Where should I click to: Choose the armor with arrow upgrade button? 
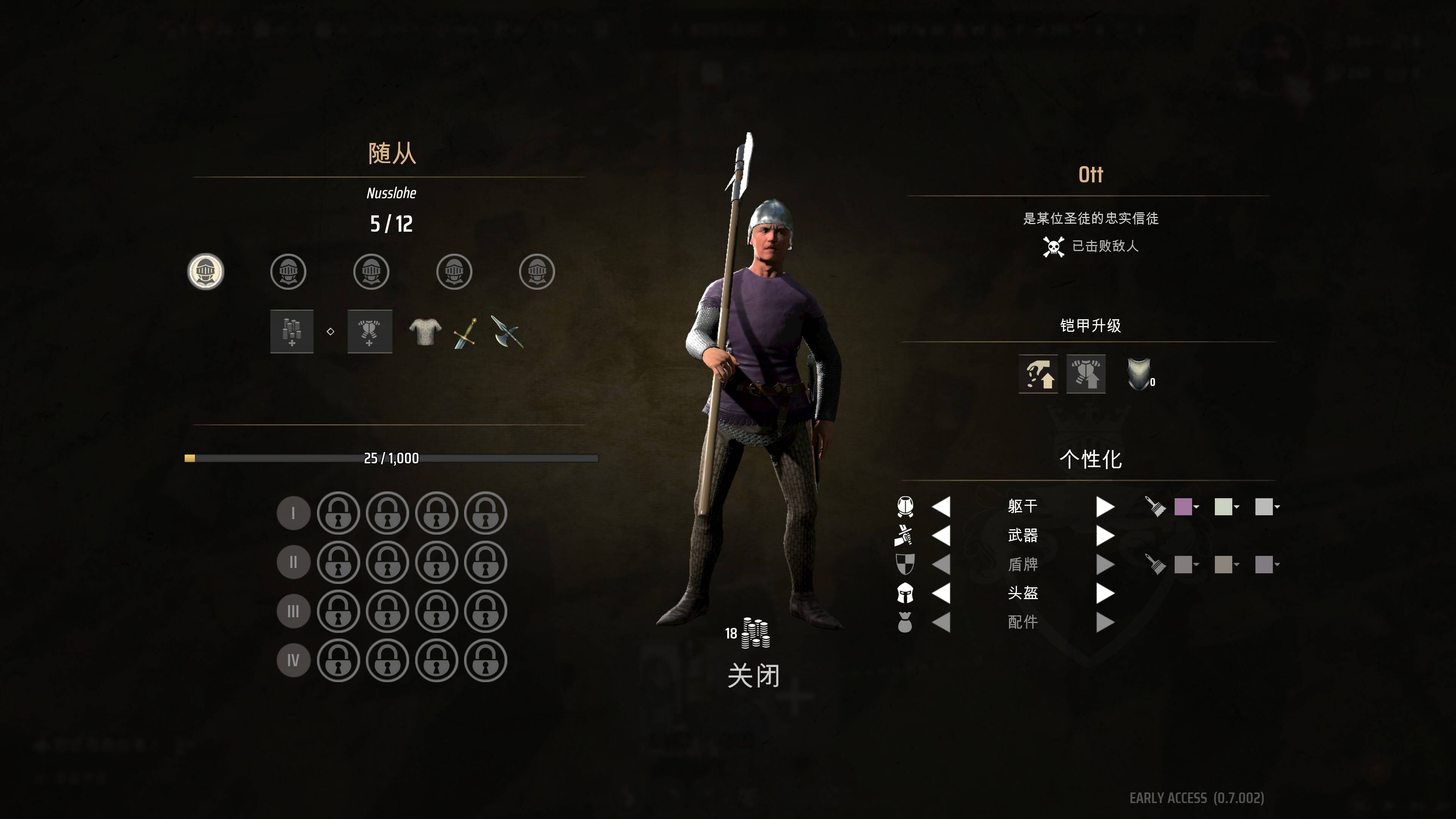[x=1086, y=374]
